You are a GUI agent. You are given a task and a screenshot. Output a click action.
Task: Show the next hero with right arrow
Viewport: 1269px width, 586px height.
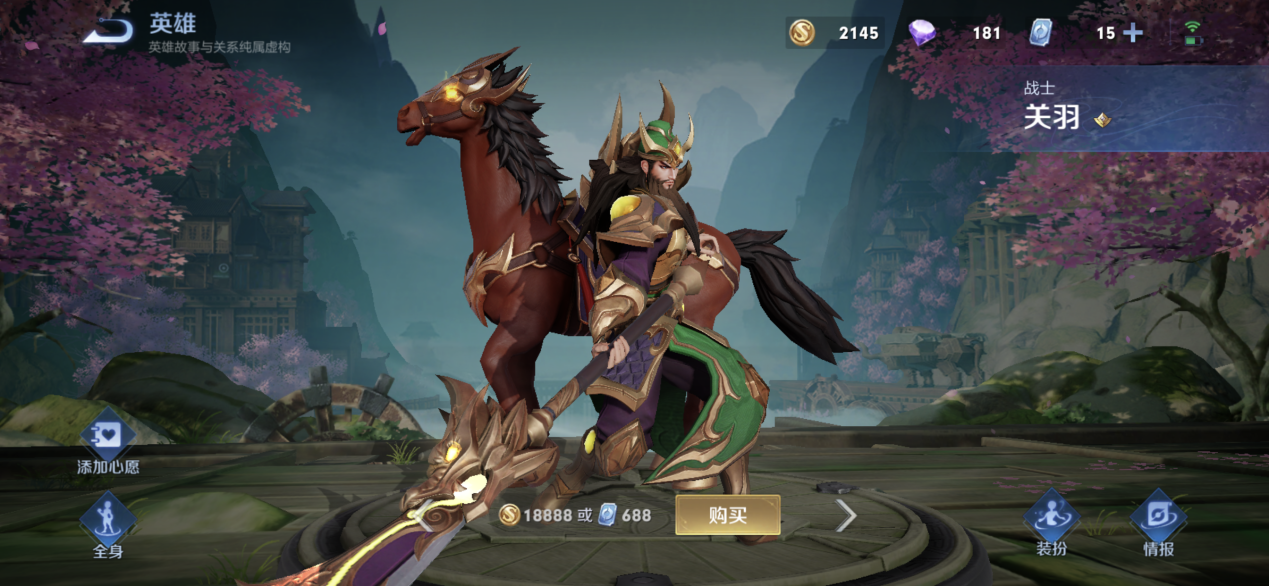pos(846,515)
